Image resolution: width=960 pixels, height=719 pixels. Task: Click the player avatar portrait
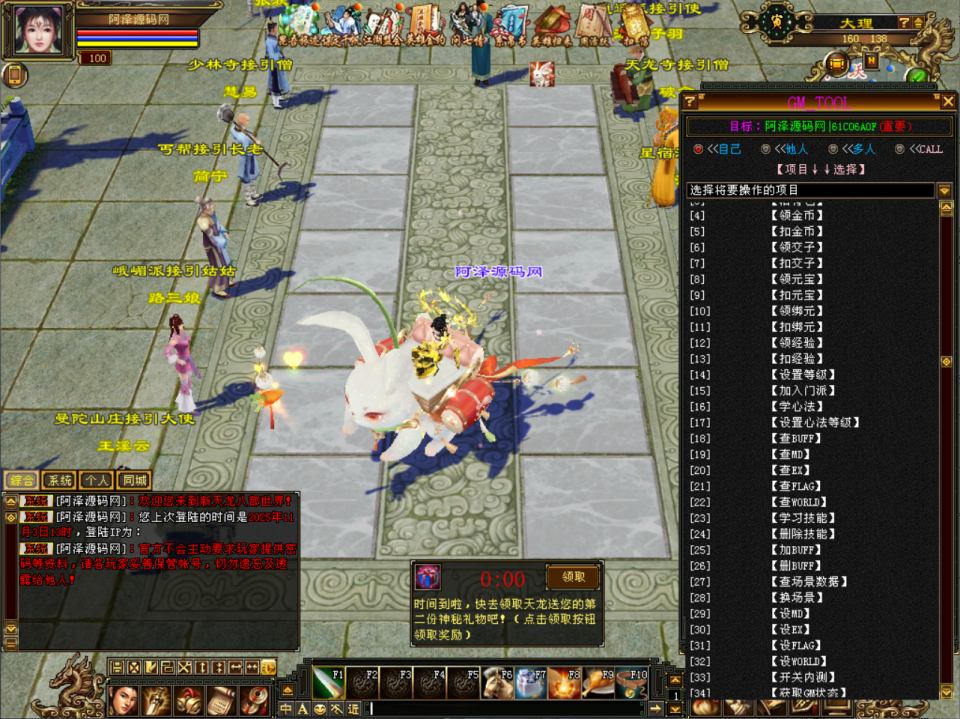click(36, 30)
